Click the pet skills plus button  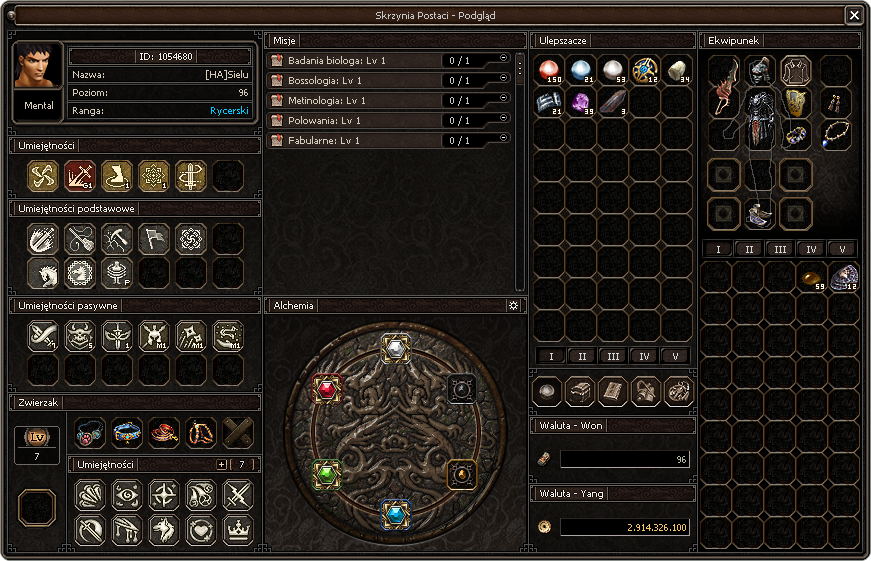coord(222,465)
